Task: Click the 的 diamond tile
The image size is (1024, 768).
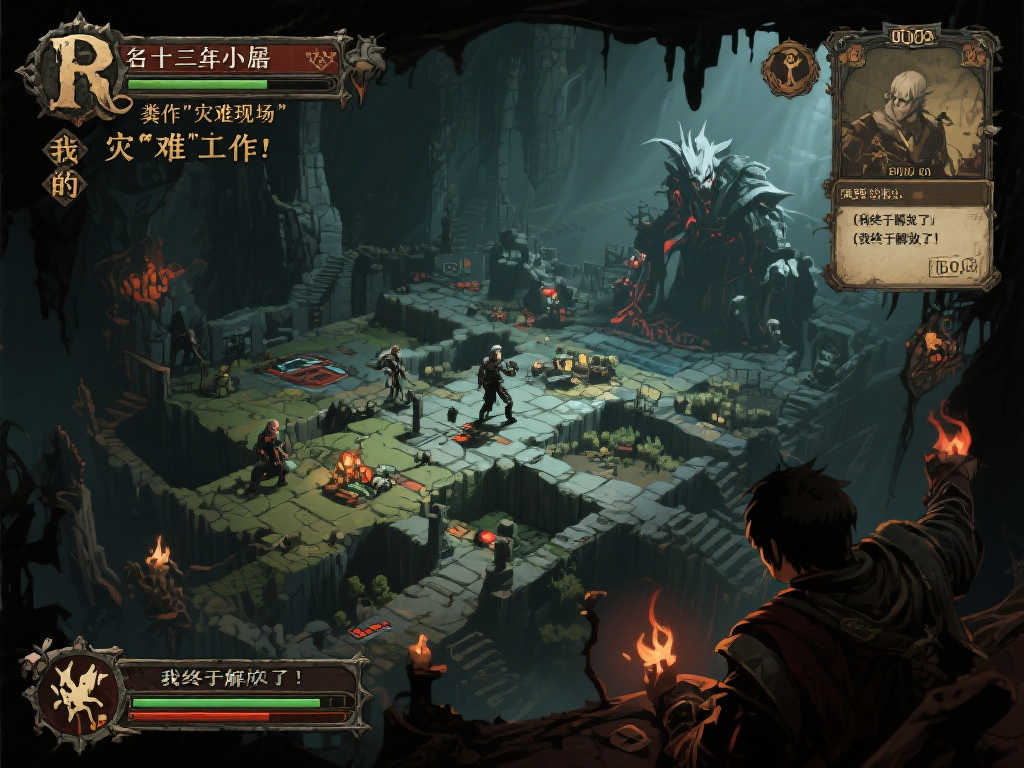Action: coord(64,185)
